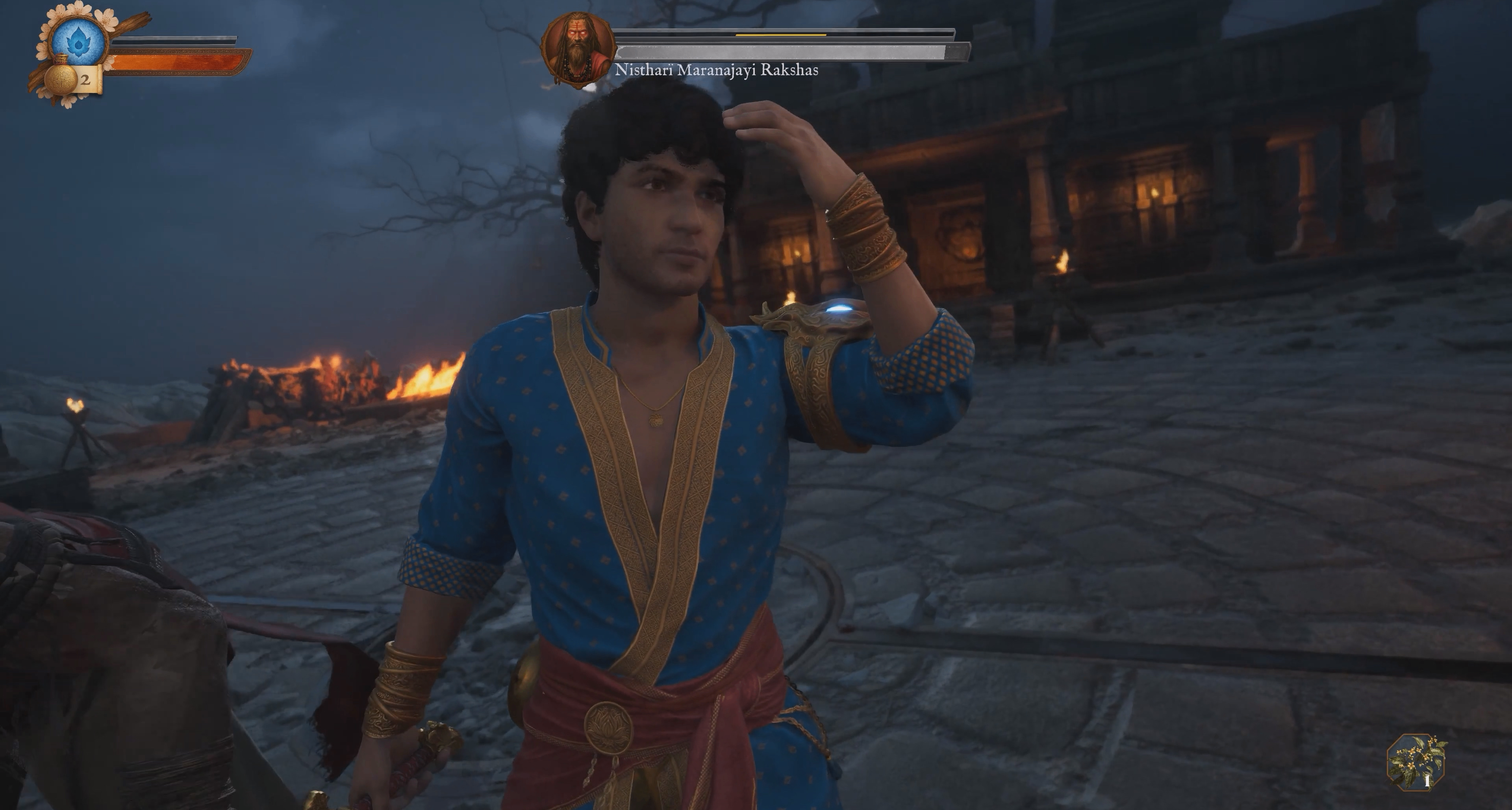This screenshot has width=1512, height=810.
Task: Use the yellow flower herb item slot
Action: (x=1416, y=762)
